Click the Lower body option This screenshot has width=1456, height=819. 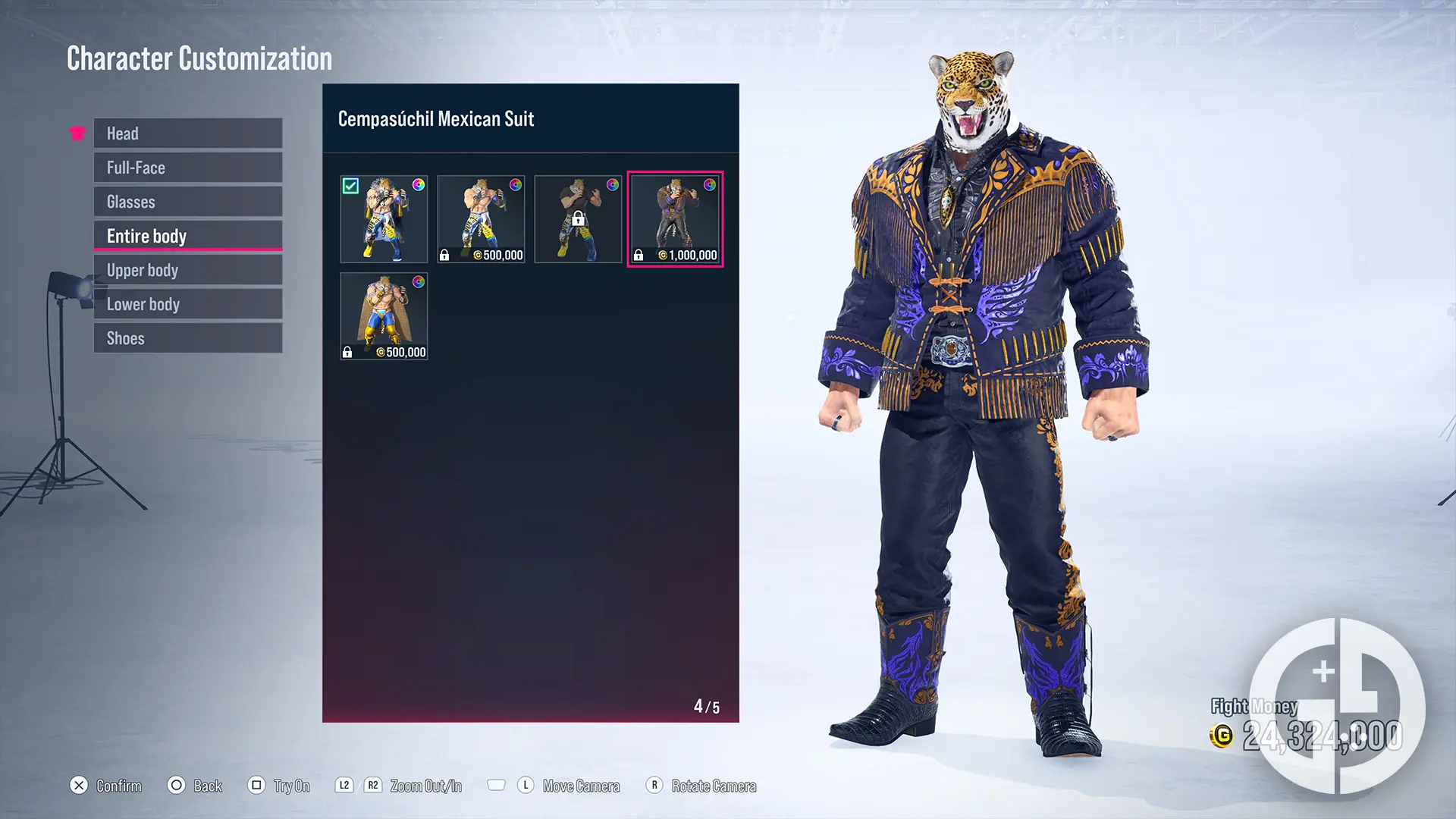pyautogui.click(x=187, y=303)
